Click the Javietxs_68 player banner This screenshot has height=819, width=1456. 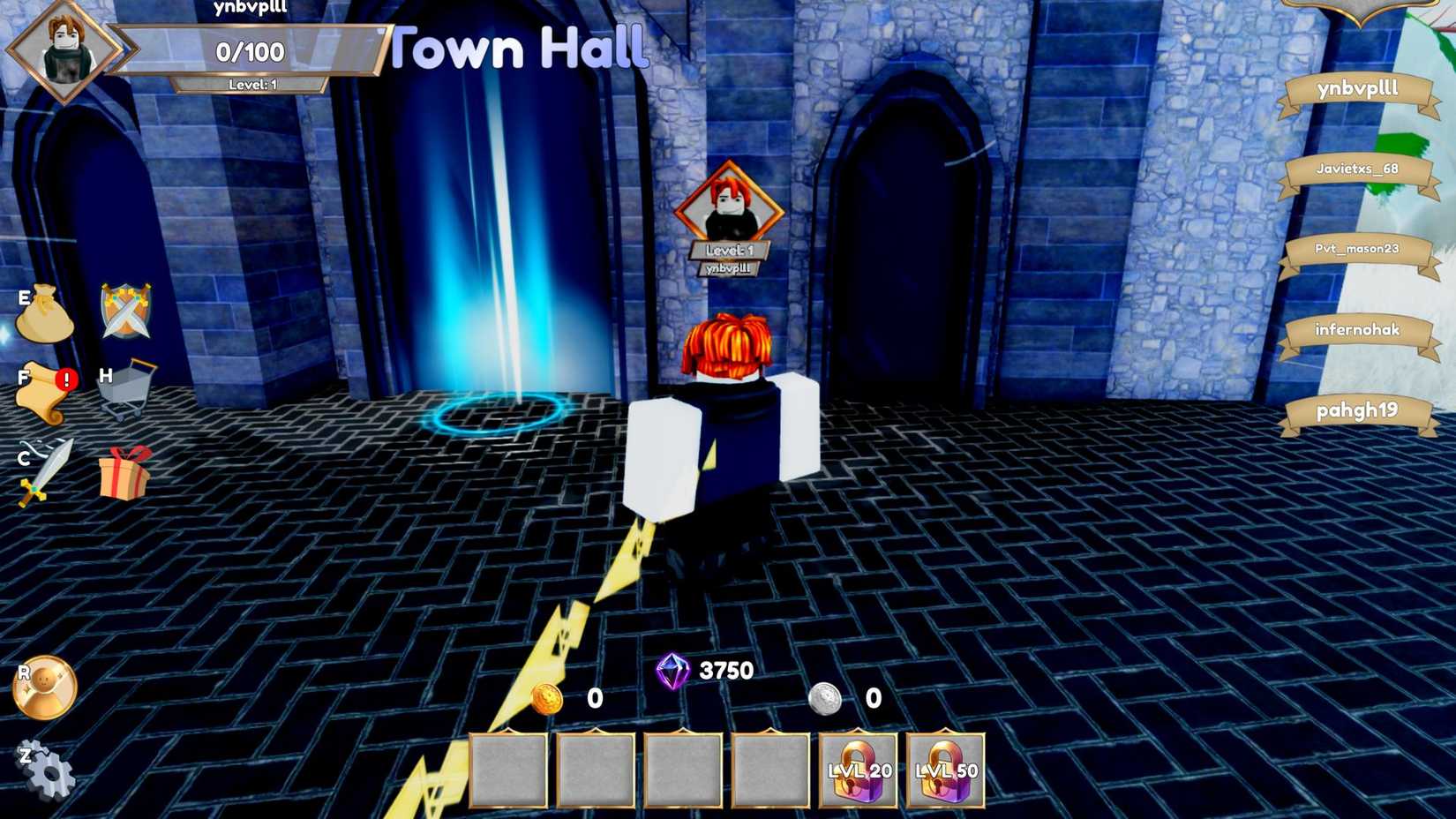(x=1359, y=169)
